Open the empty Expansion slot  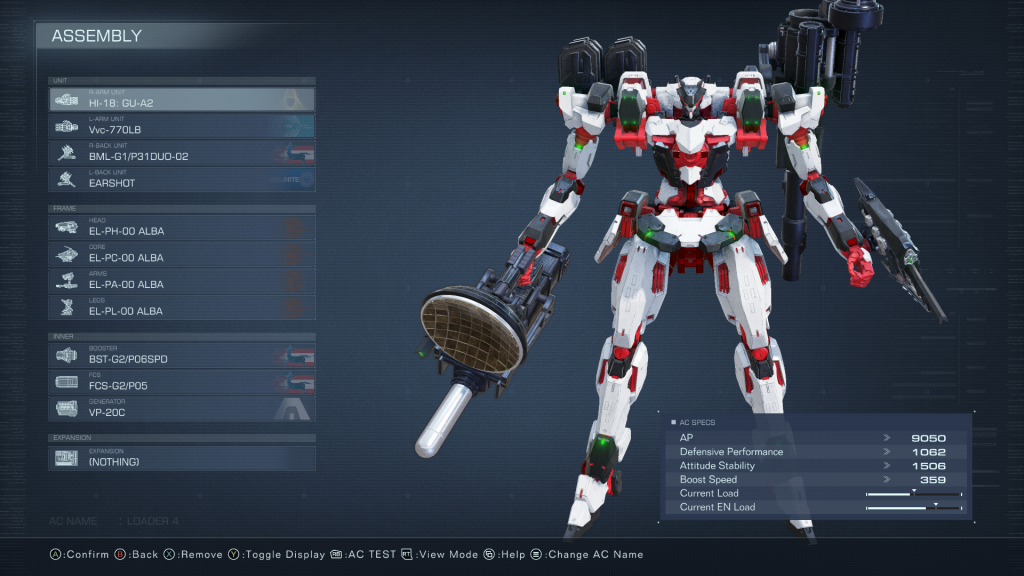(182, 458)
